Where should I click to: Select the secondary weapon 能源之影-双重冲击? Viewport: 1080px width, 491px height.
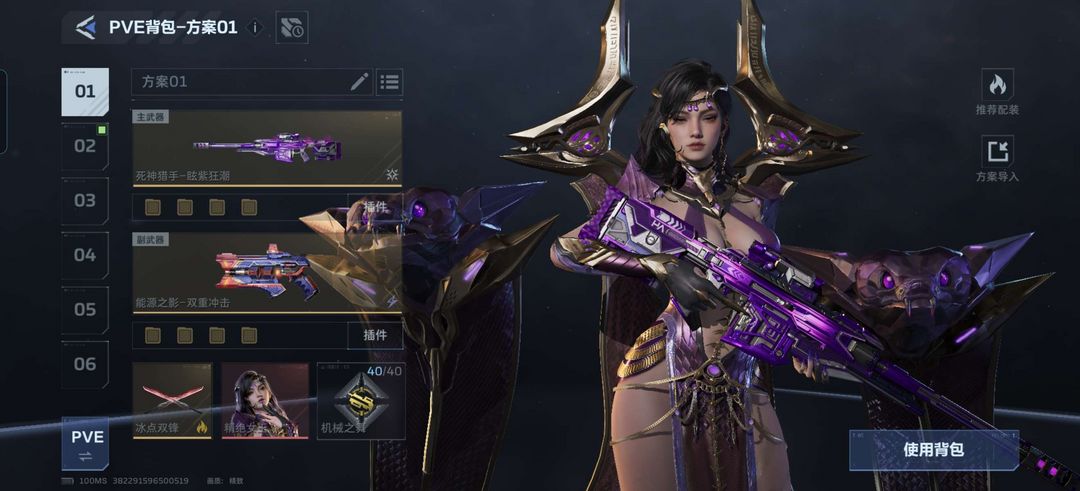(x=267, y=273)
